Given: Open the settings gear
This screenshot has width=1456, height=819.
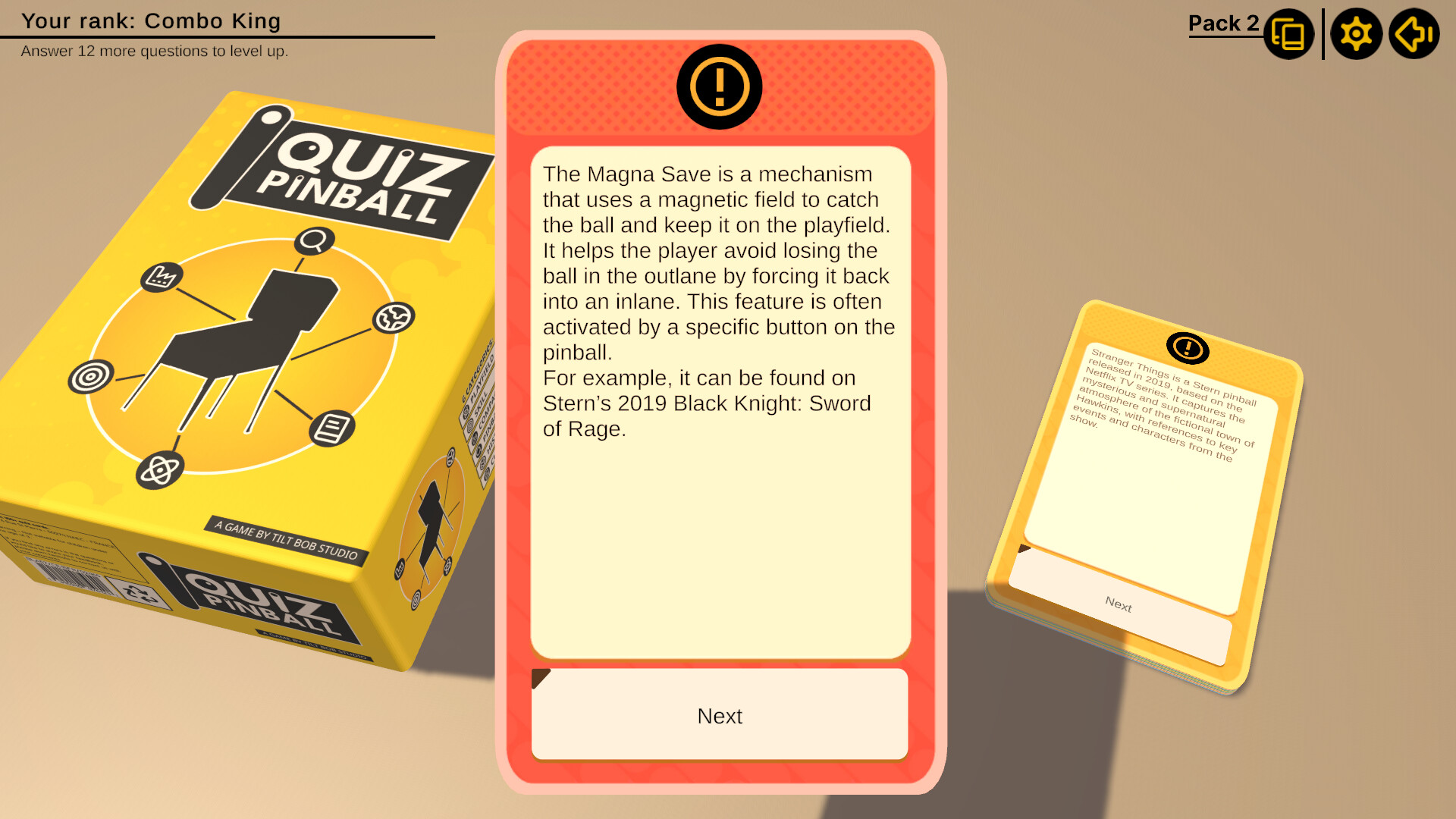Looking at the screenshot, I should coord(1357,33).
